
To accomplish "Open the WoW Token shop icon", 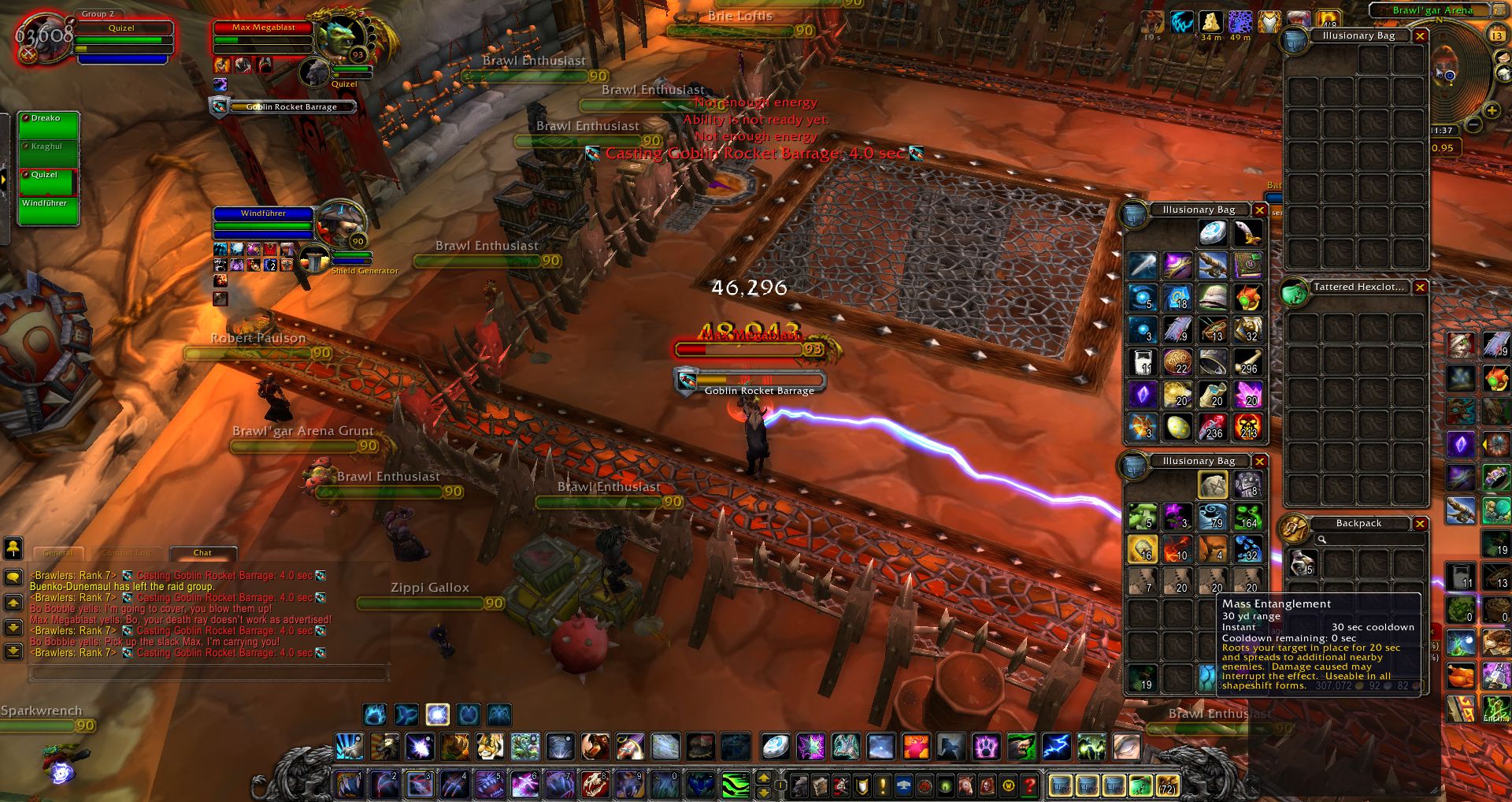I will point(1007,784).
